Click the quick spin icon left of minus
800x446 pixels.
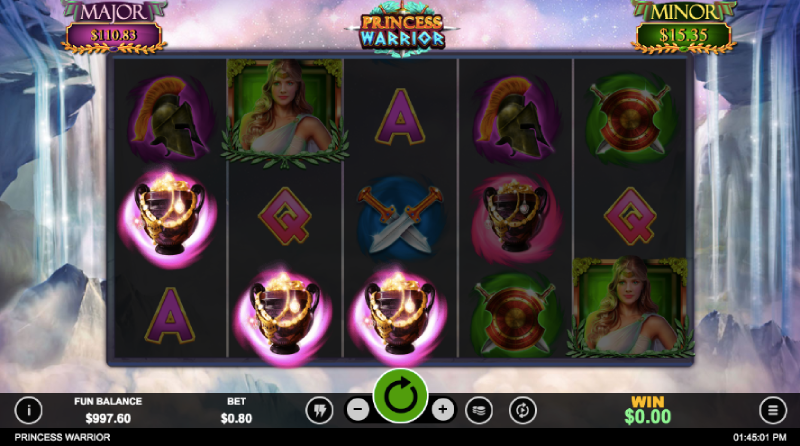318,409
